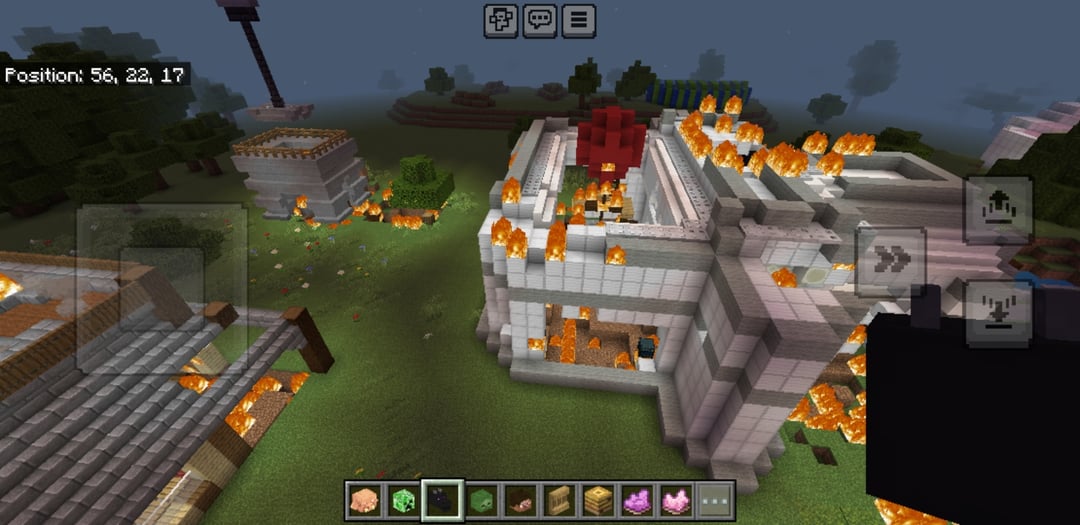
Task: Open the chat speech bubble button
Action: [540, 20]
